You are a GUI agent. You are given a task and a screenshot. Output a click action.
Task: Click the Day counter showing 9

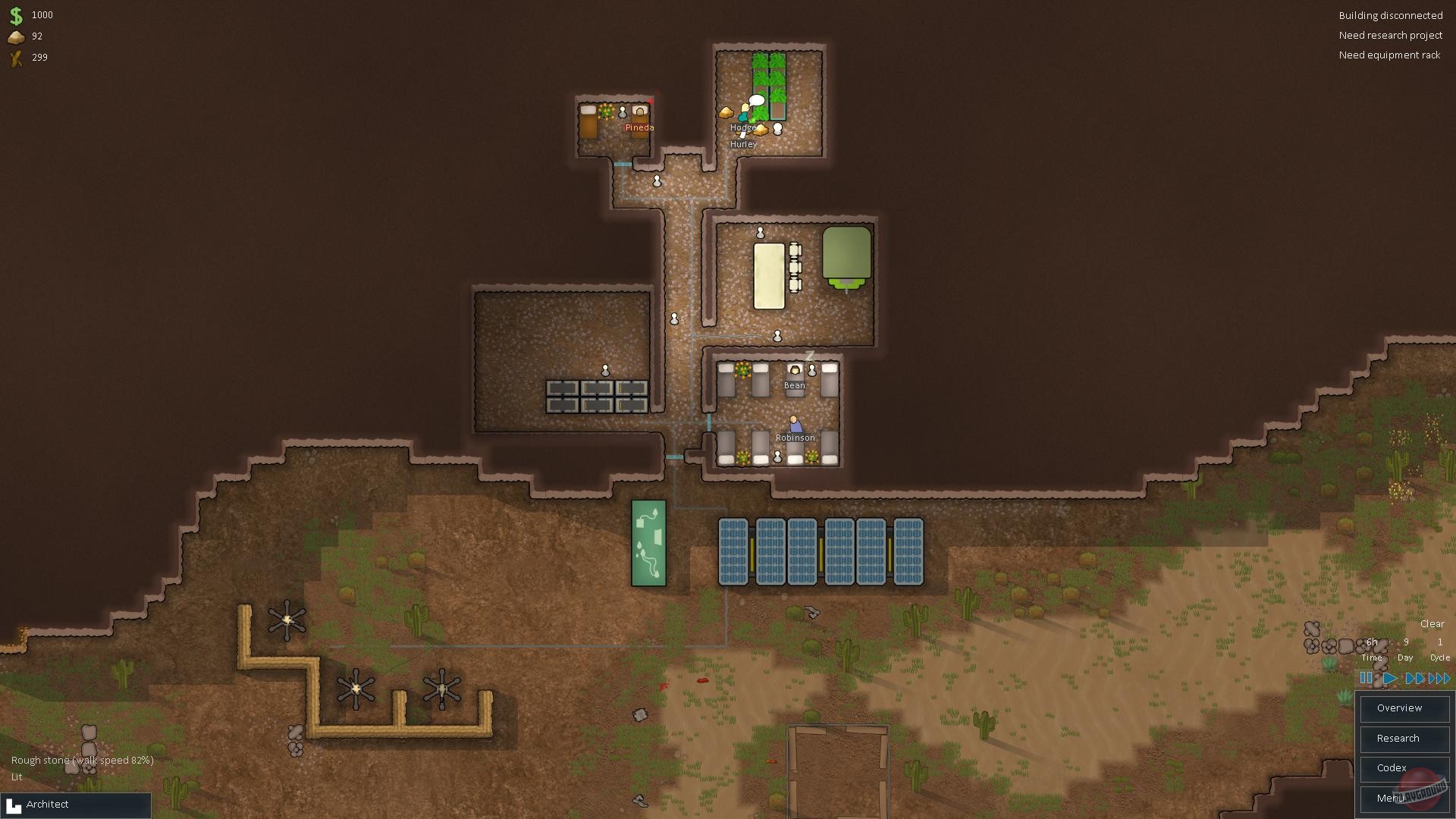(1405, 642)
